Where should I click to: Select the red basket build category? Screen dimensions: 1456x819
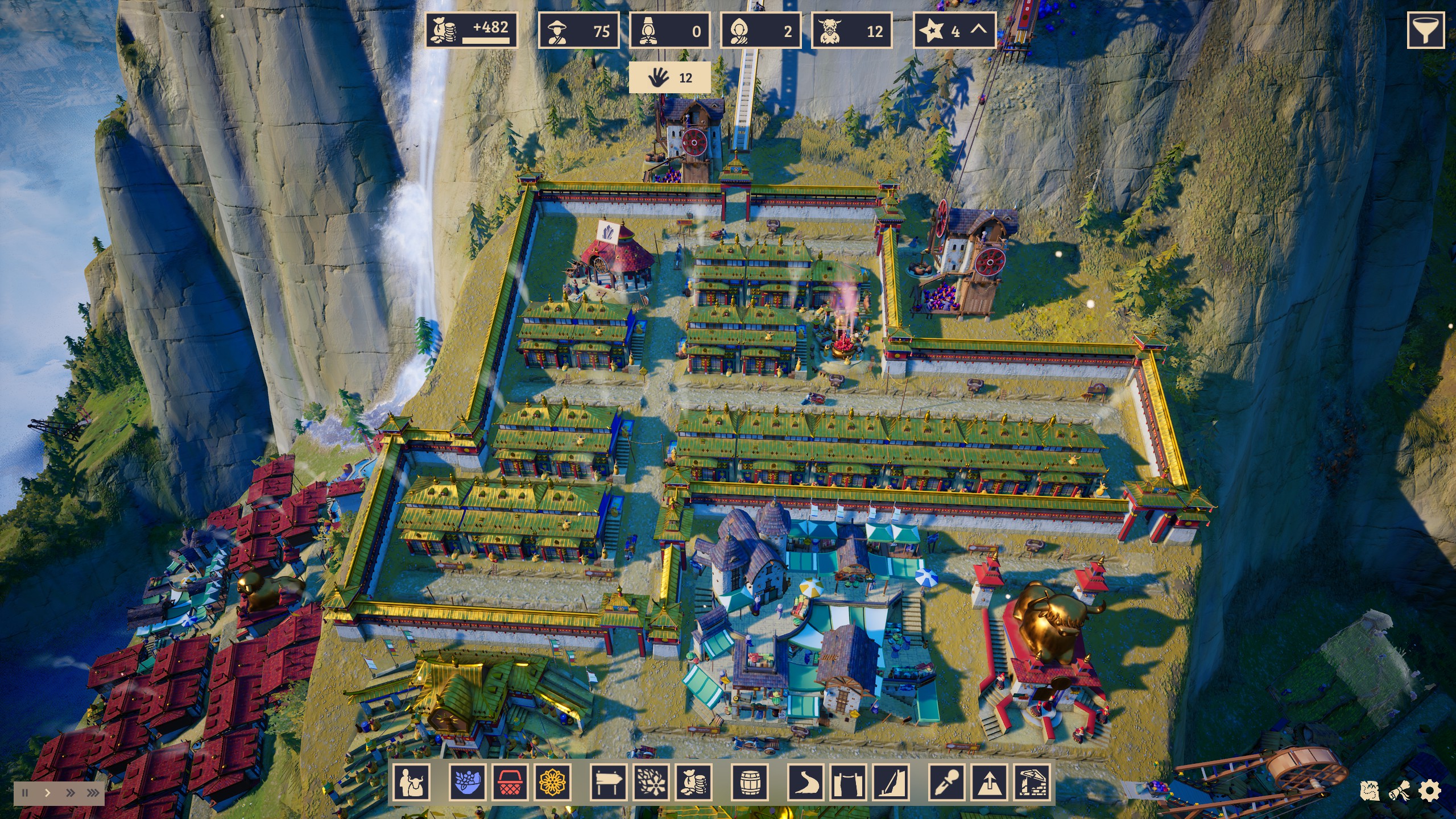[x=510, y=783]
